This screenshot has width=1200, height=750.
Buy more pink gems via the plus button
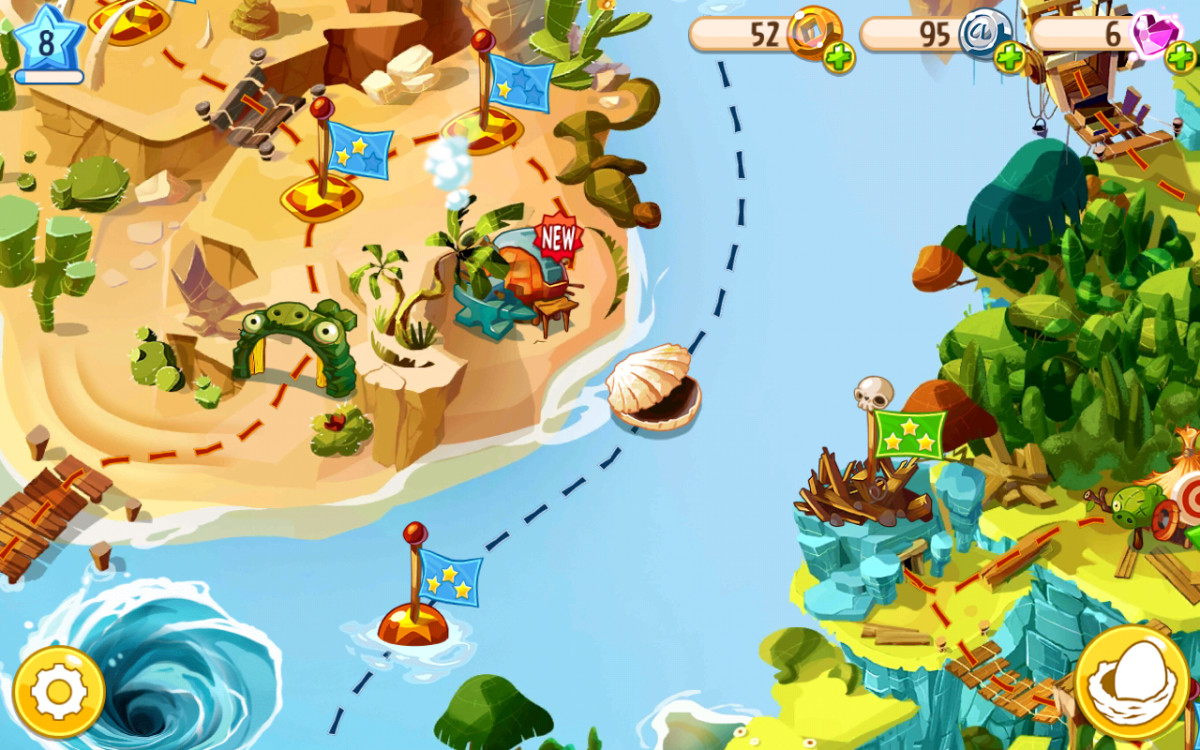point(1180,59)
